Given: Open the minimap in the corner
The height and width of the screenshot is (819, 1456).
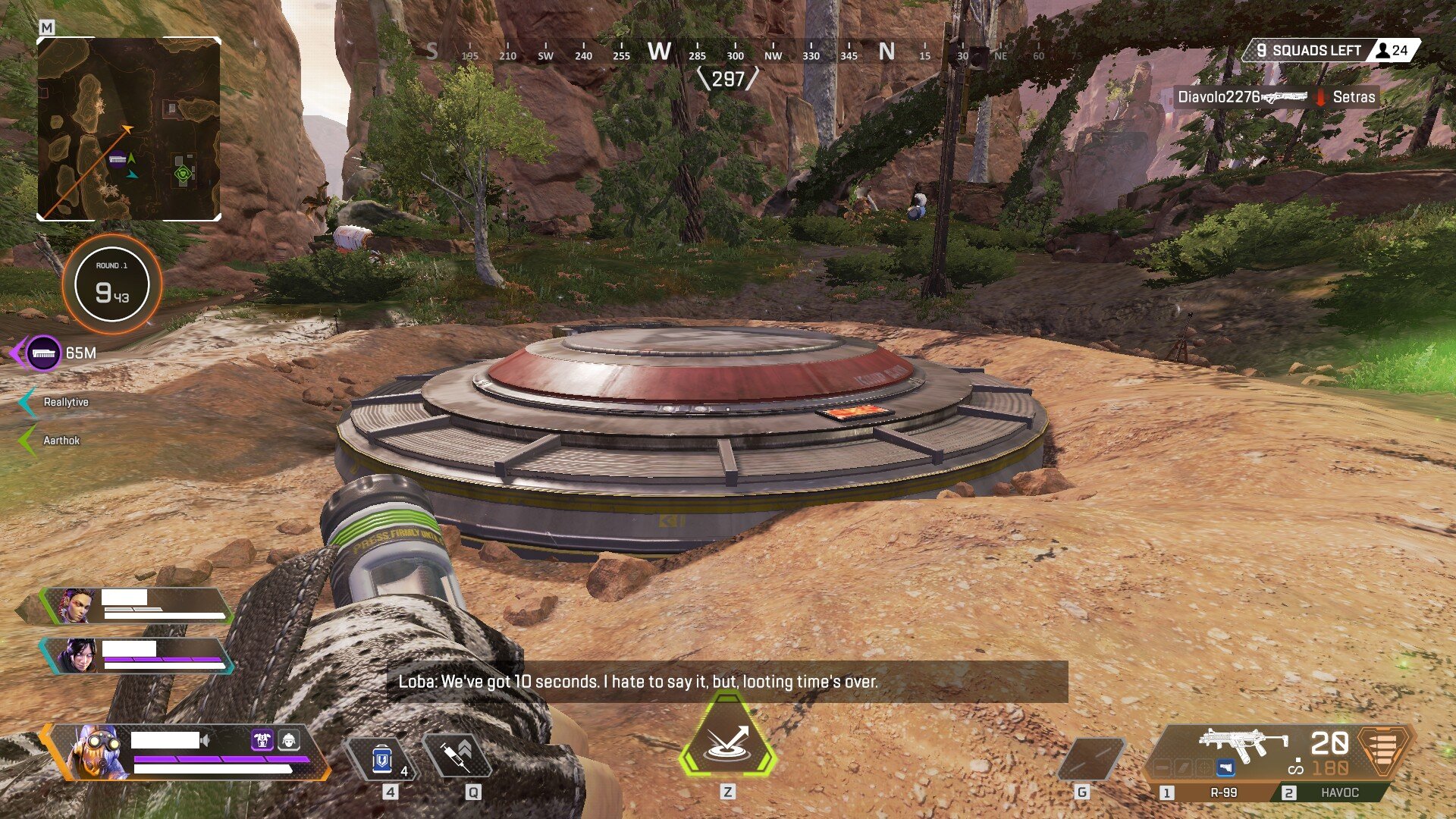Looking at the screenshot, I should pos(129,129).
